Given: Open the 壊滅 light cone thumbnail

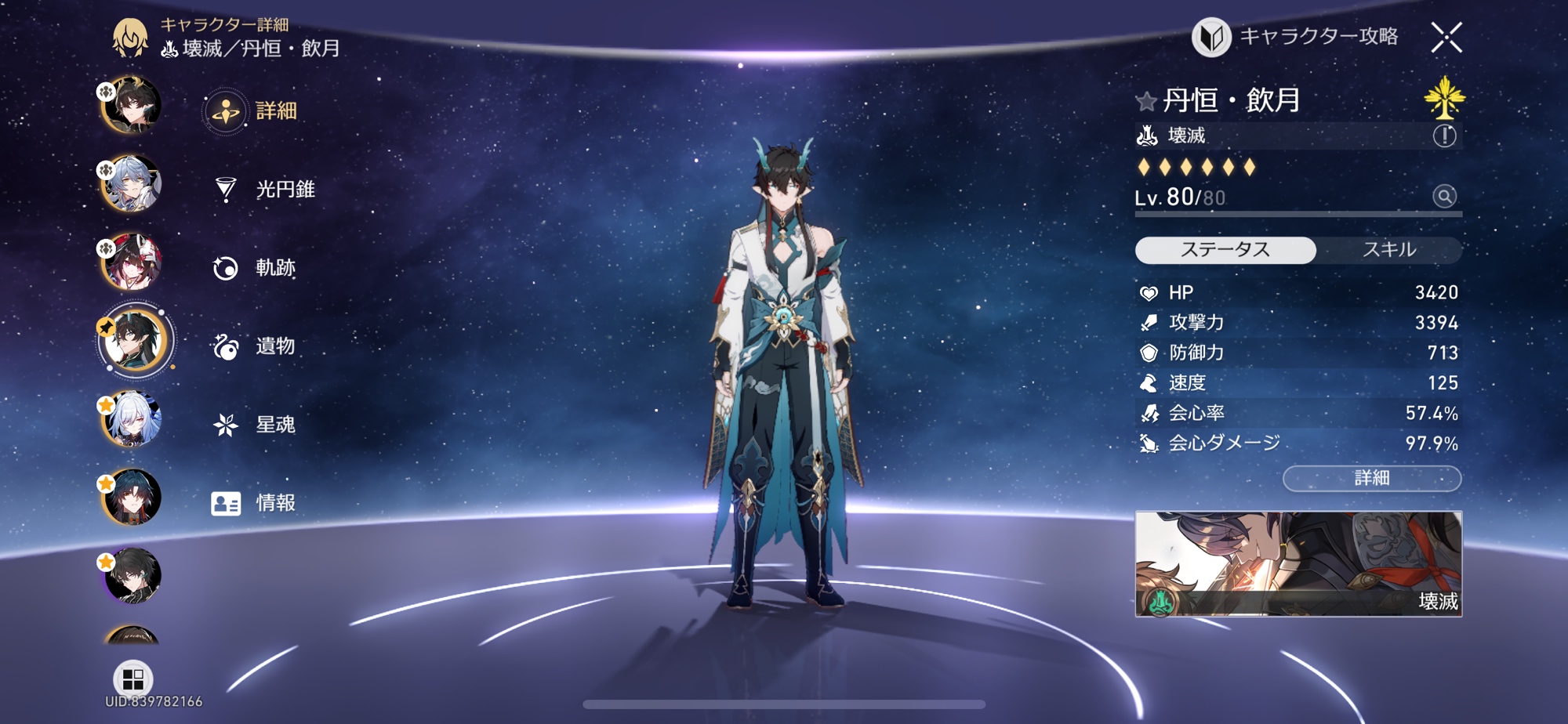Looking at the screenshot, I should [x=1298, y=563].
